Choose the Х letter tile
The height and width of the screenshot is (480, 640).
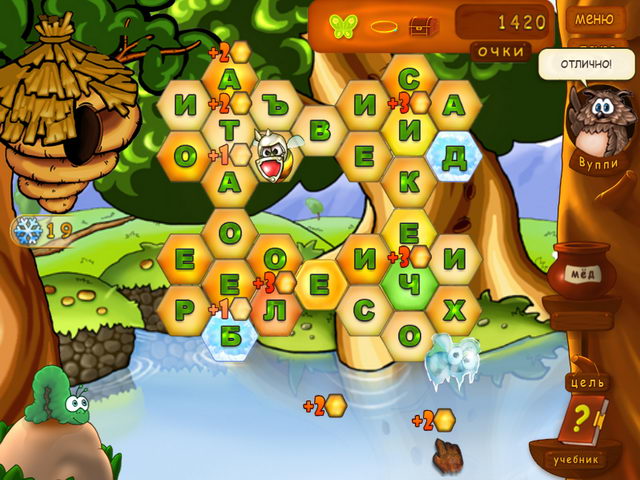[454, 310]
